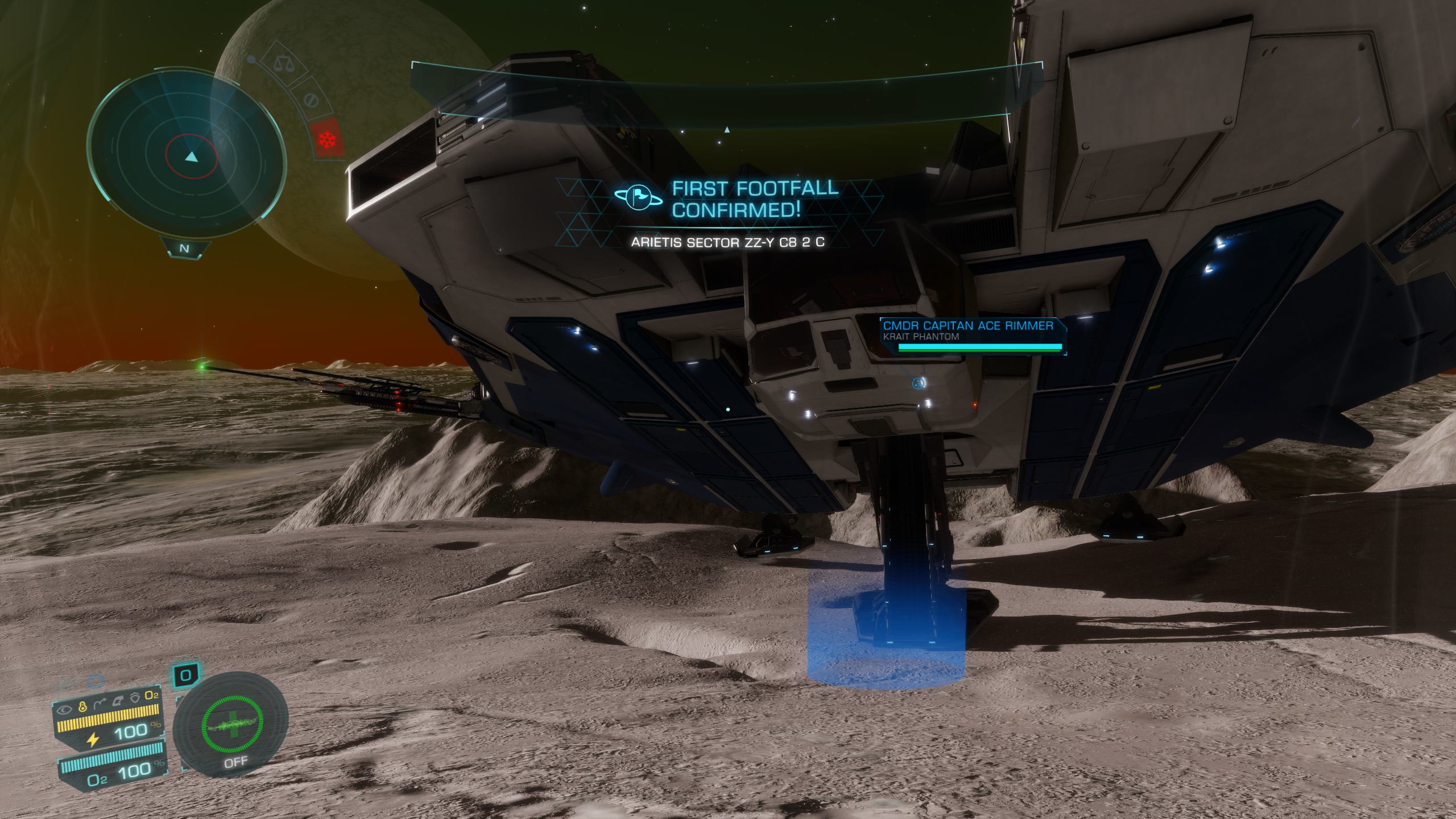Select the red snowflake temperature warning icon
The height and width of the screenshot is (819, 1456).
click(x=328, y=139)
